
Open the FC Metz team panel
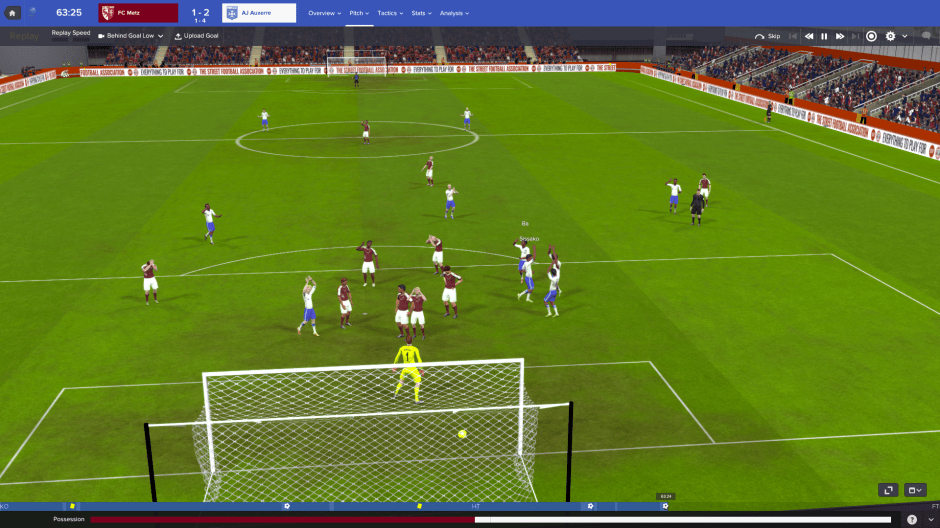pyautogui.click(x=138, y=13)
